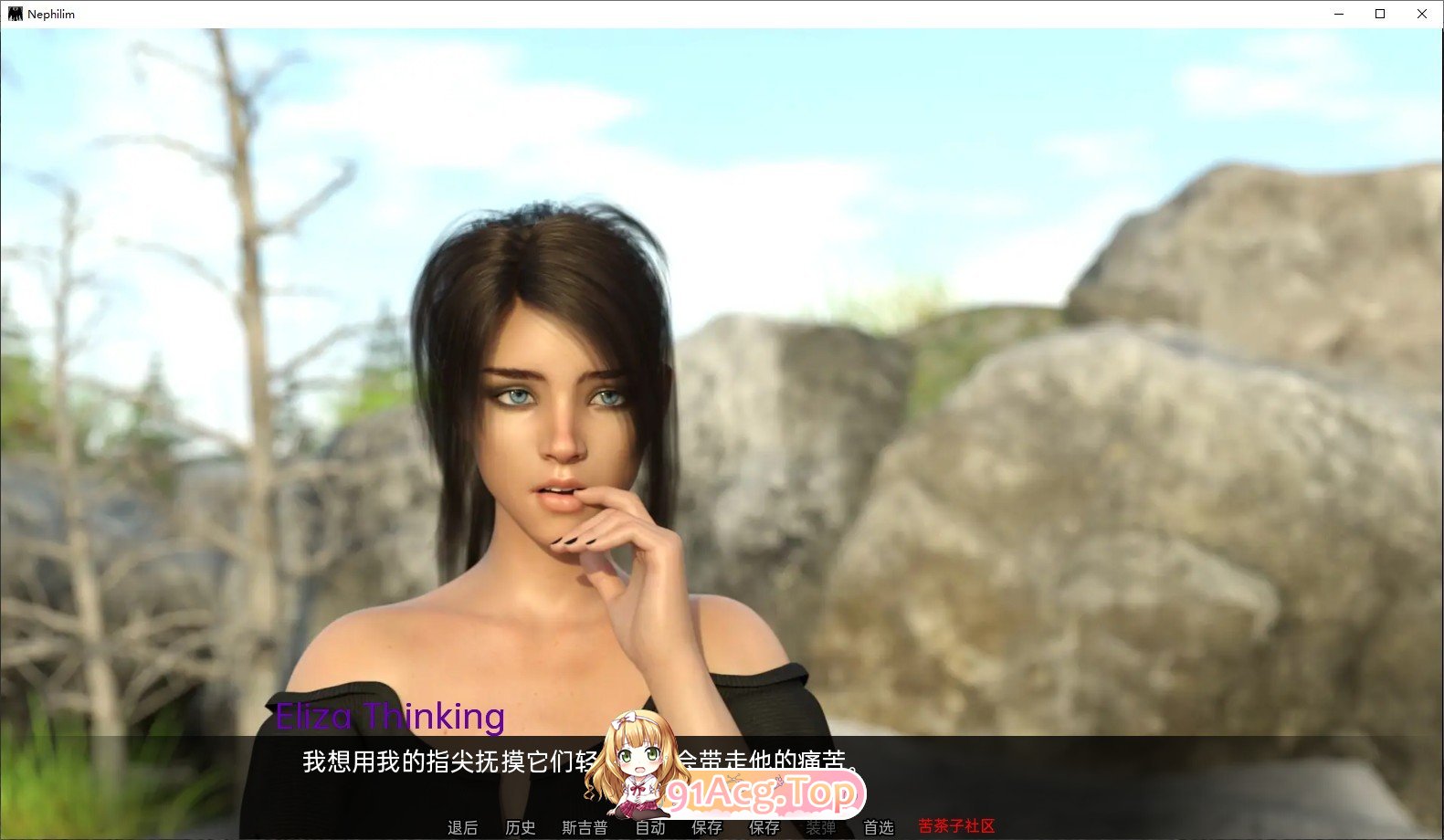Screen dimensions: 1444x840
Task: Minimize the Nephilim window
Action: (1337, 14)
